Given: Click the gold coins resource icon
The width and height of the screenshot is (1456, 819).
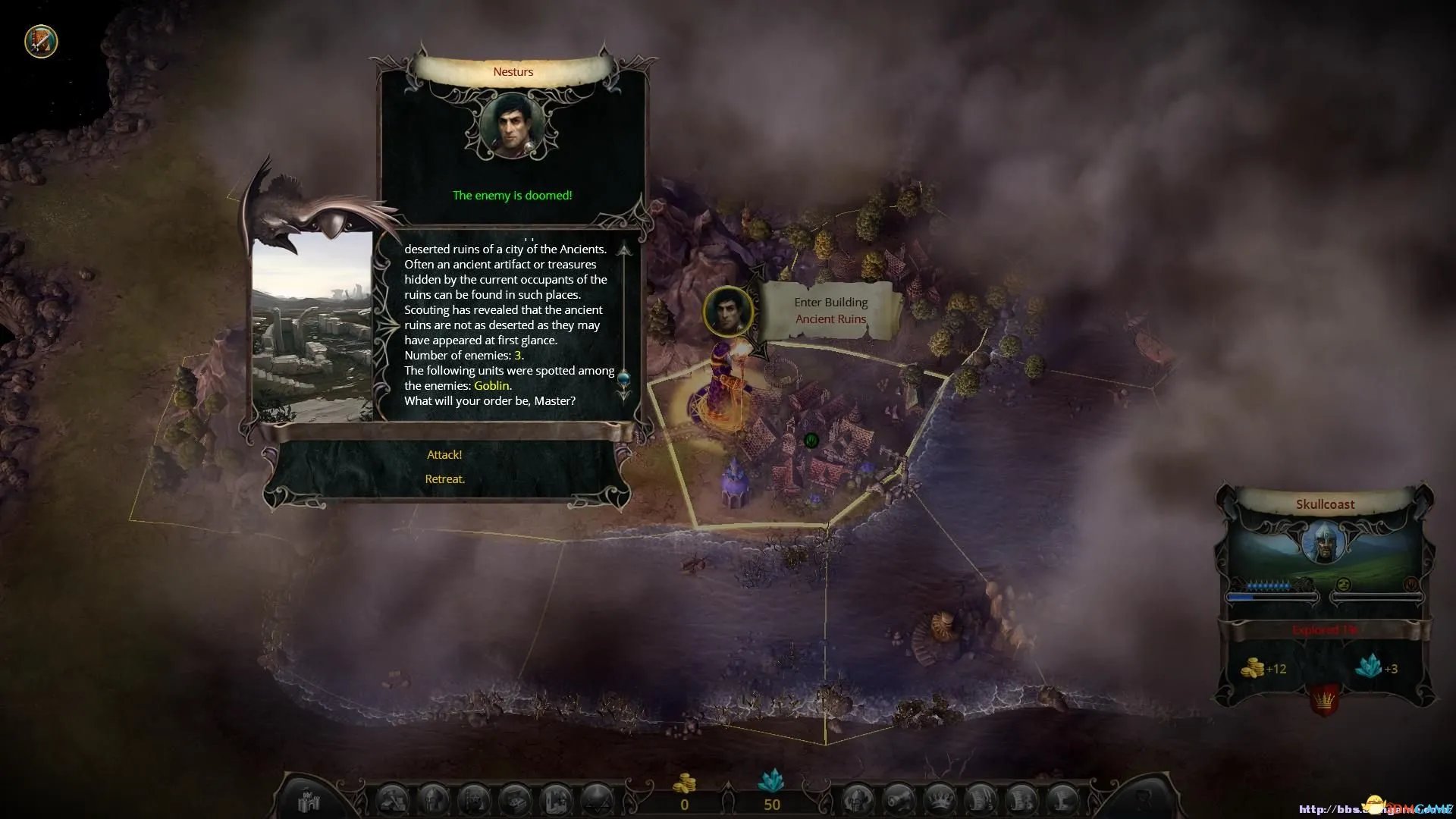Looking at the screenshot, I should tap(685, 783).
